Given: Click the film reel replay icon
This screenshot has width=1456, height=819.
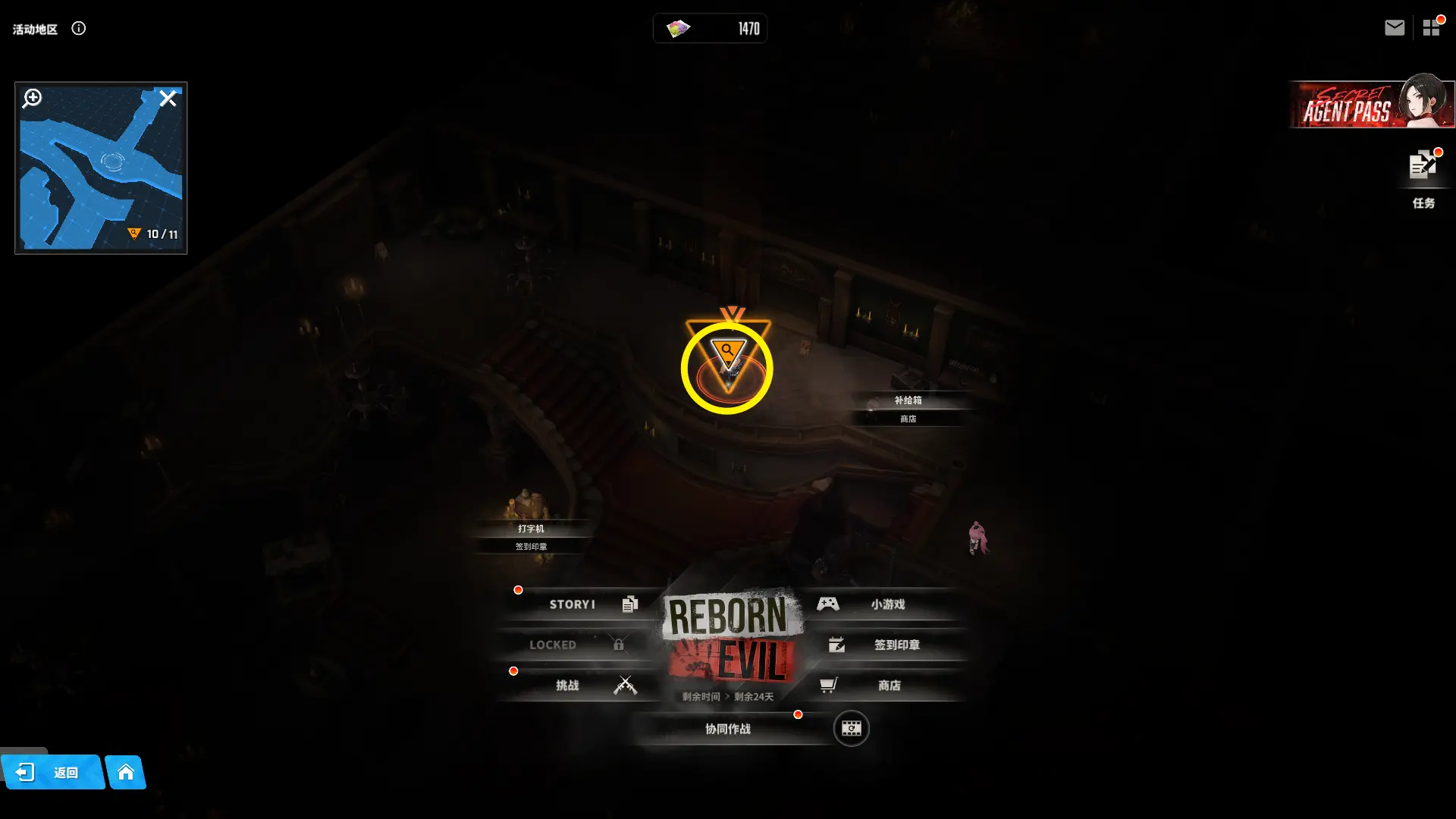Looking at the screenshot, I should click(851, 729).
